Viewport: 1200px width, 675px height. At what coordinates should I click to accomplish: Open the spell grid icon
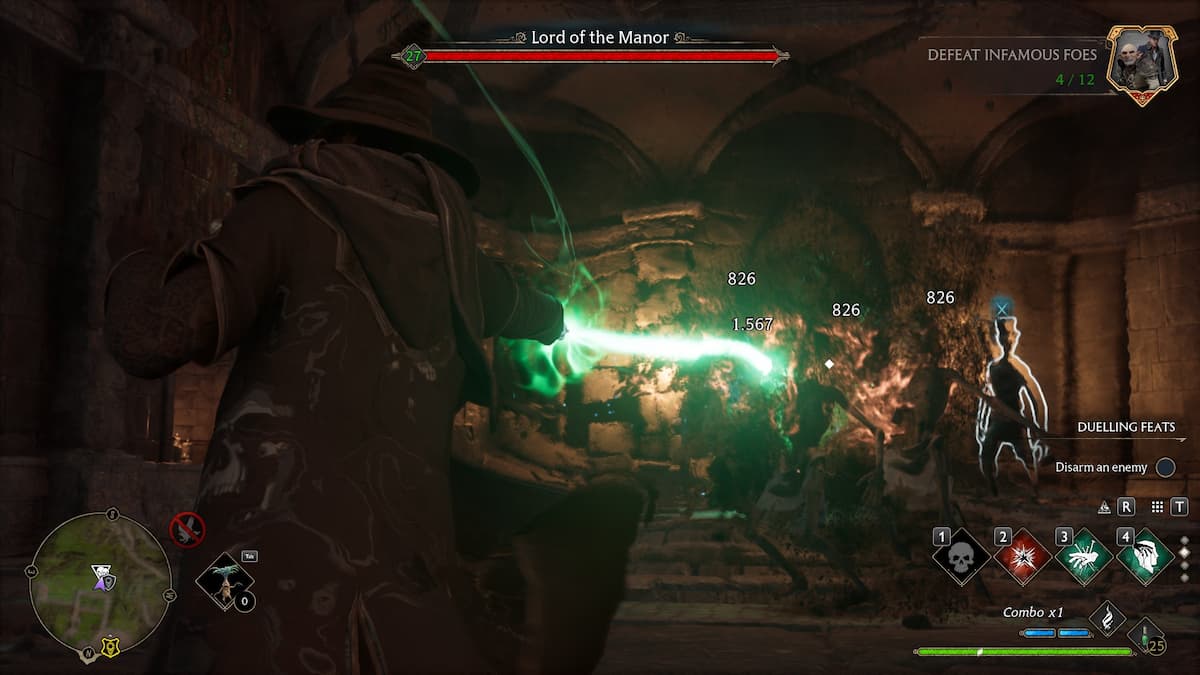[x=1157, y=507]
